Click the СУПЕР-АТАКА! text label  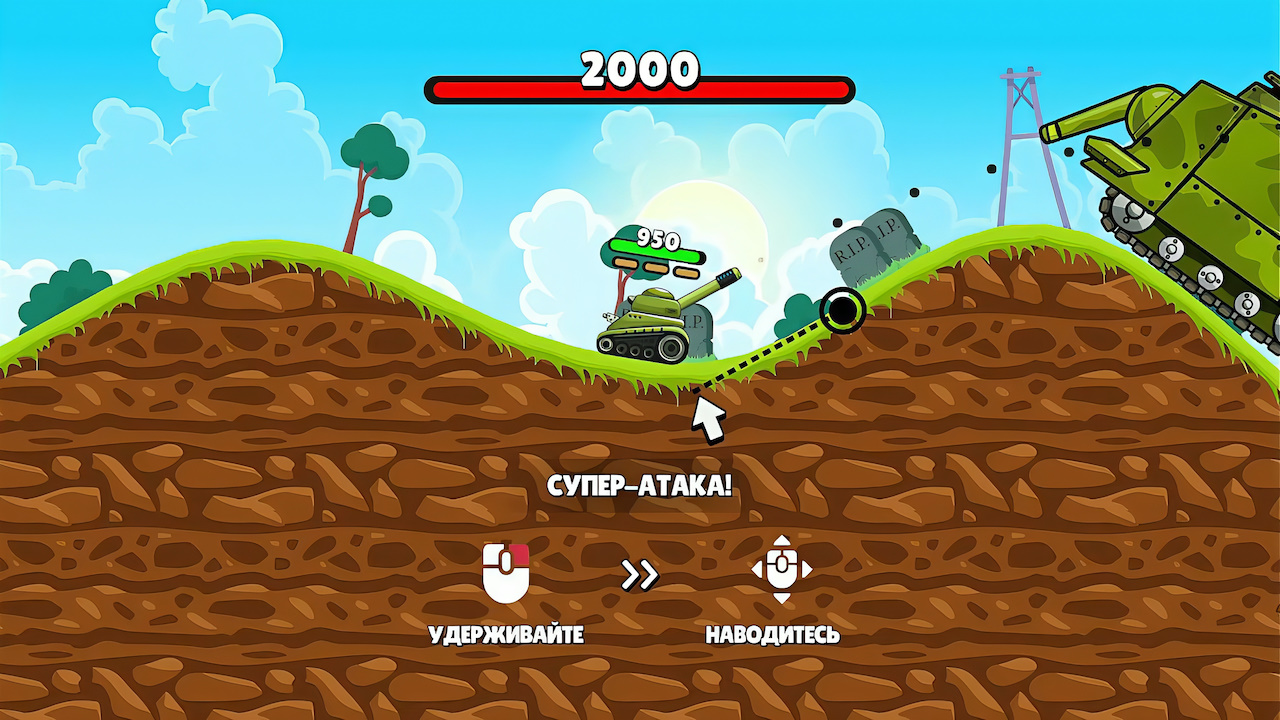pyautogui.click(x=640, y=487)
